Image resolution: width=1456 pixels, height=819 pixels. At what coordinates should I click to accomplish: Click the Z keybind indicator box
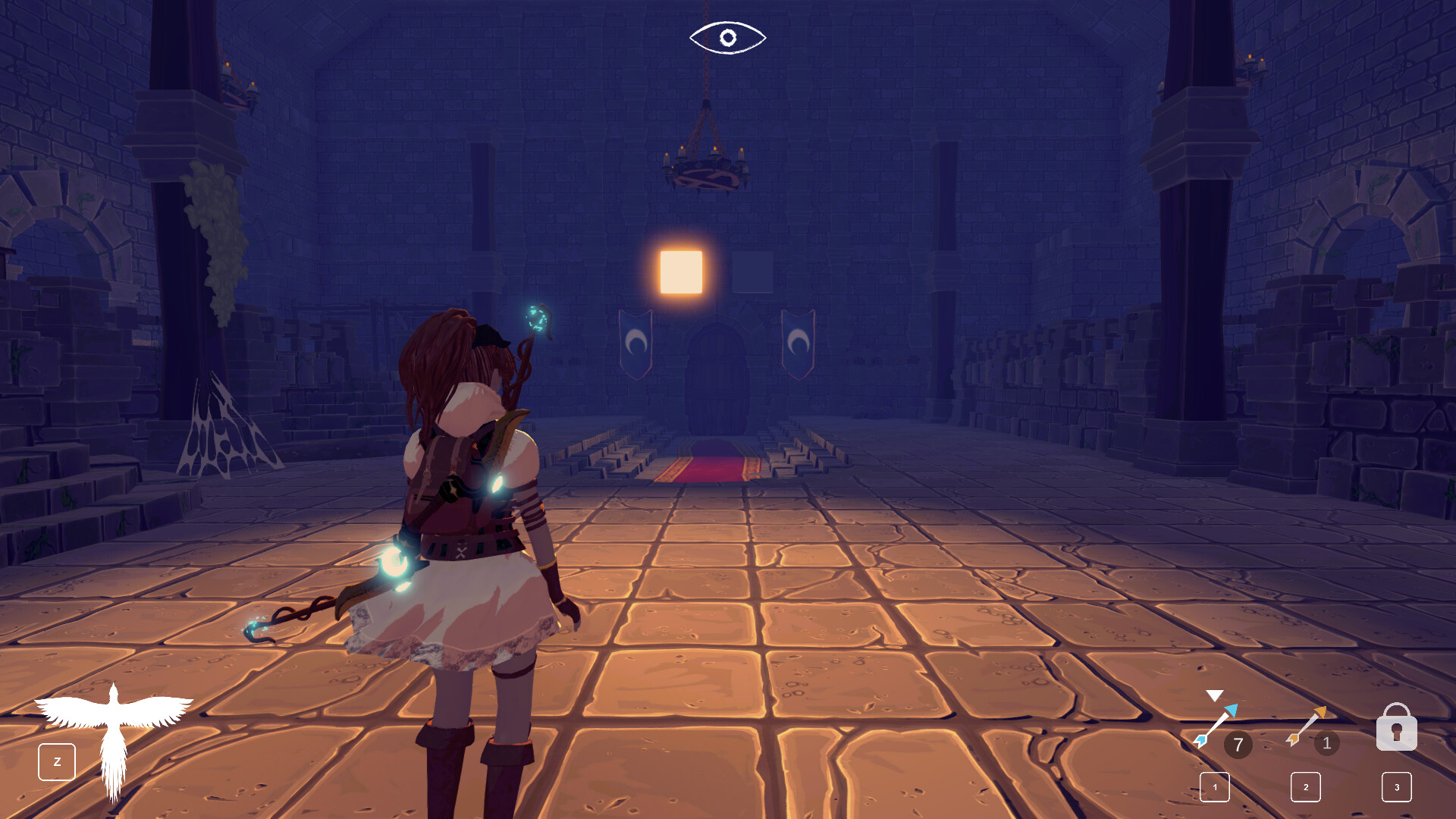(x=57, y=761)
